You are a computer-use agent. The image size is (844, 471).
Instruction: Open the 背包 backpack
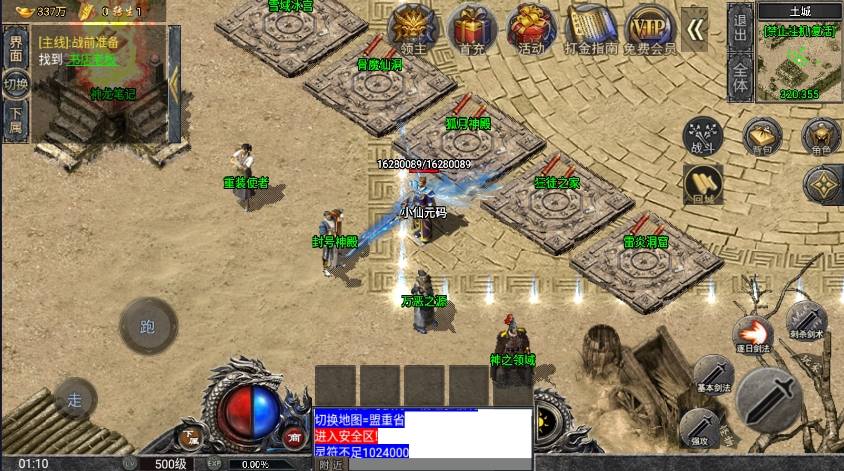point(763,137)
